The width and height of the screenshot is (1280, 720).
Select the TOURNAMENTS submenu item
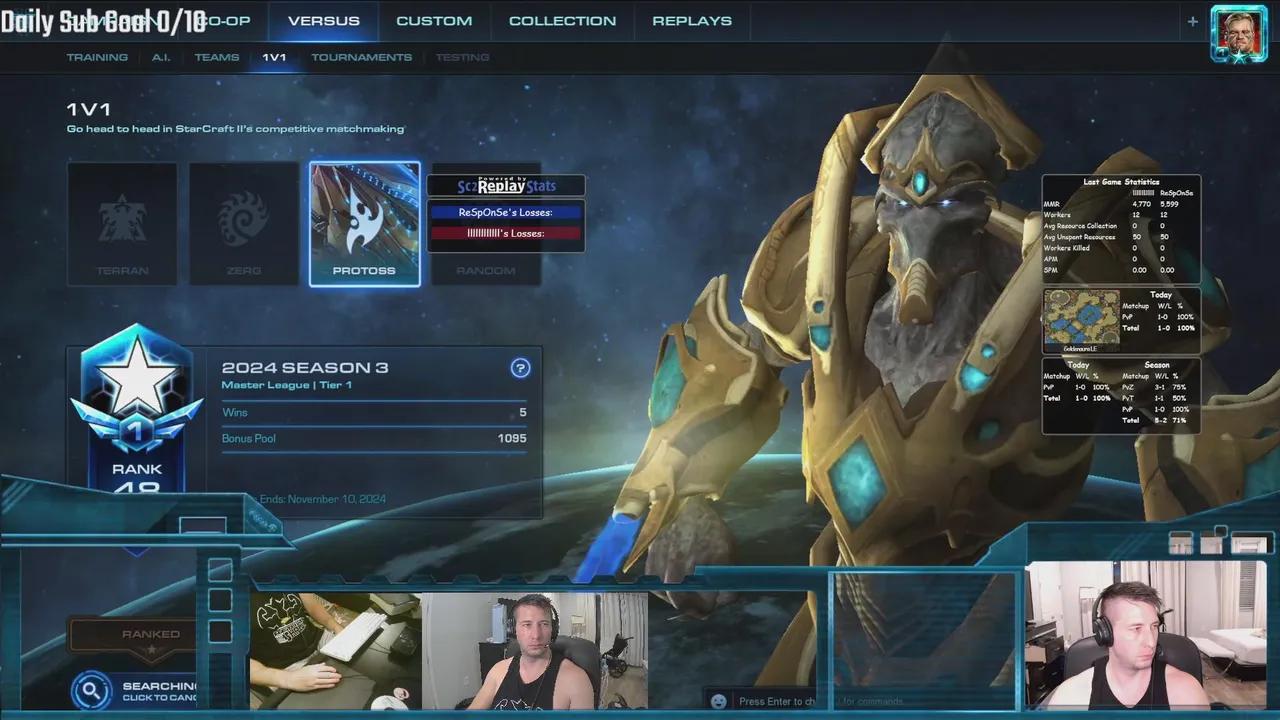click(x=361, y=57)
